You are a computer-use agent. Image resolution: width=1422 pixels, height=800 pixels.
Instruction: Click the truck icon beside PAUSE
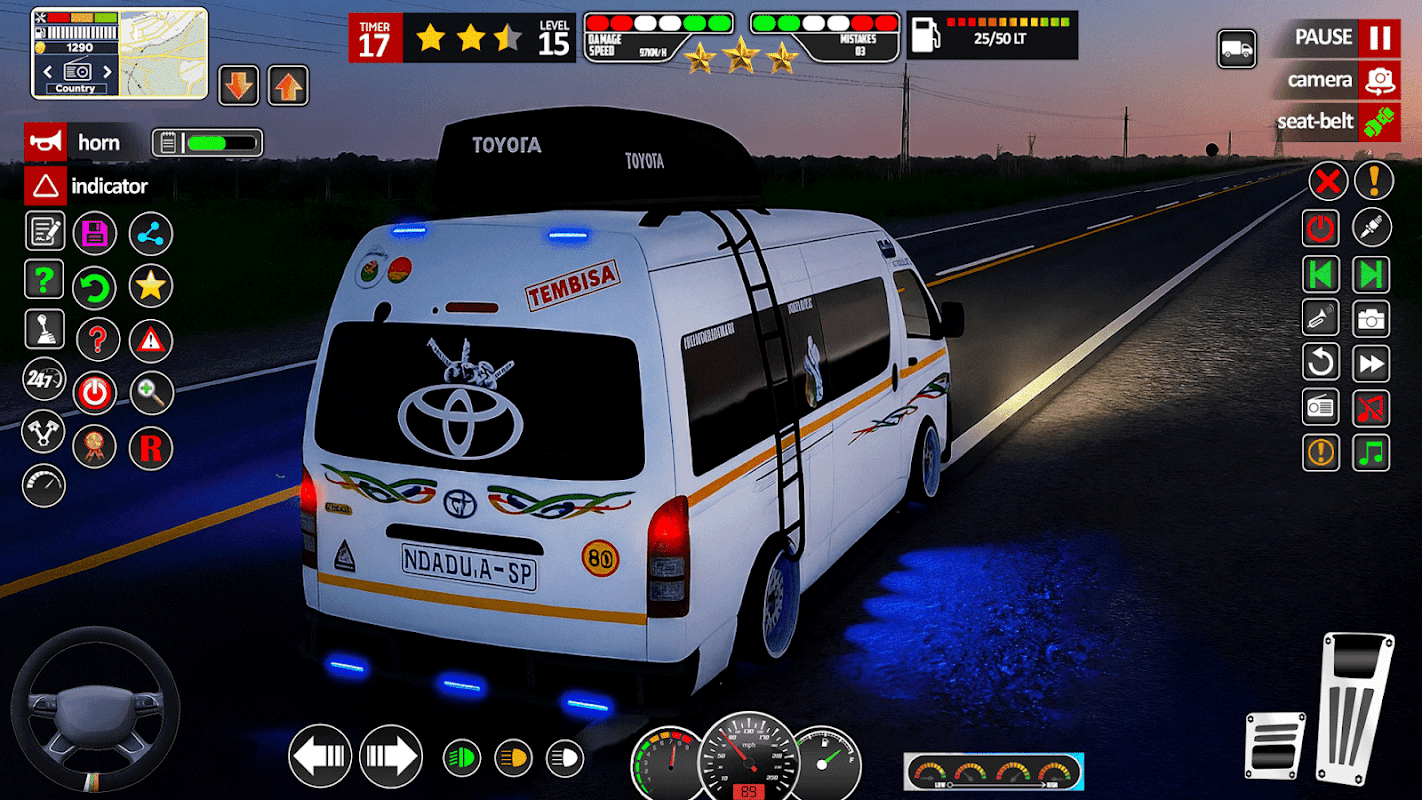point(1237,49)
